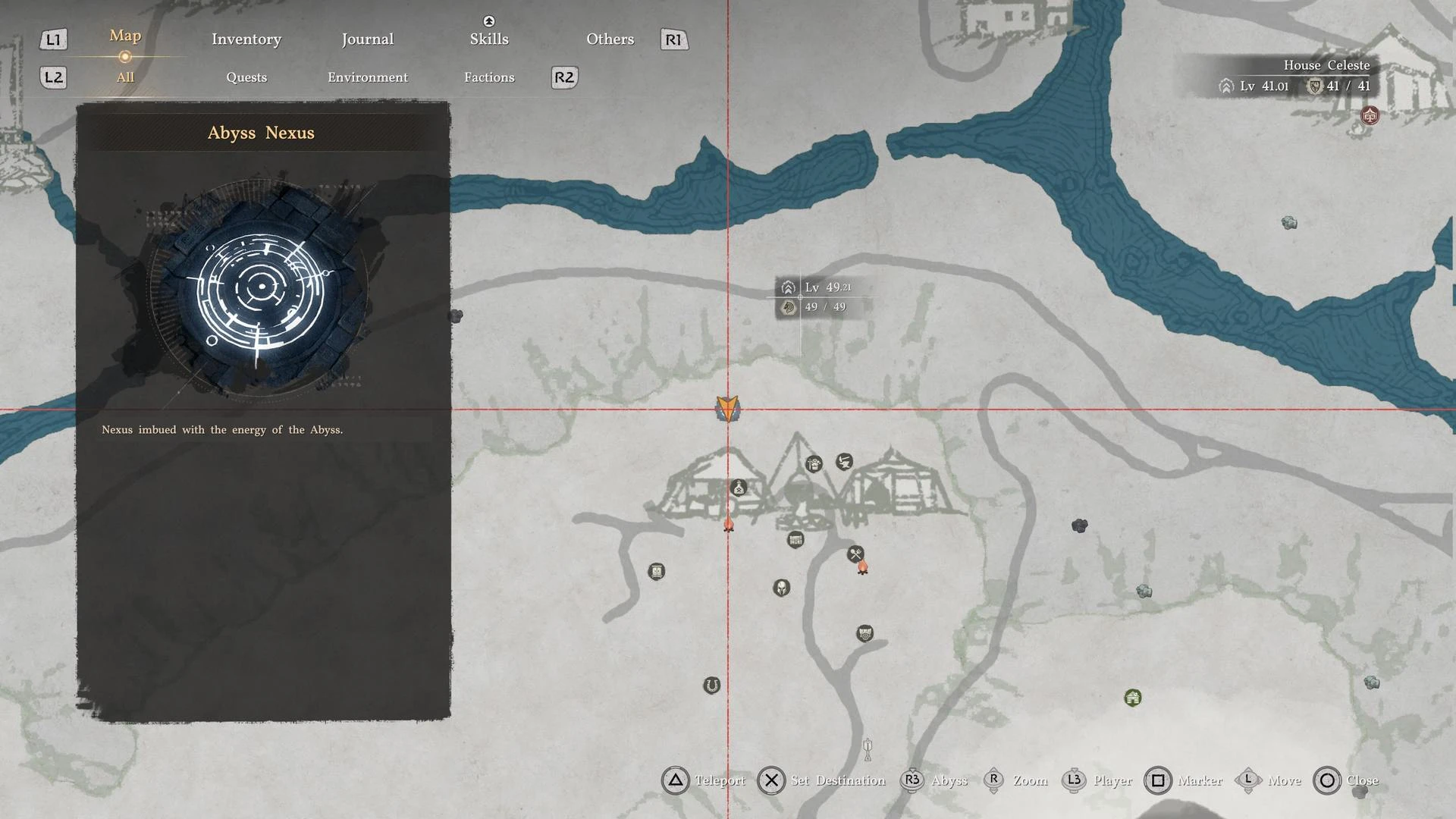The image size is (1456, 819).
Task: Filter map by Factions
Action: (489, 77)
